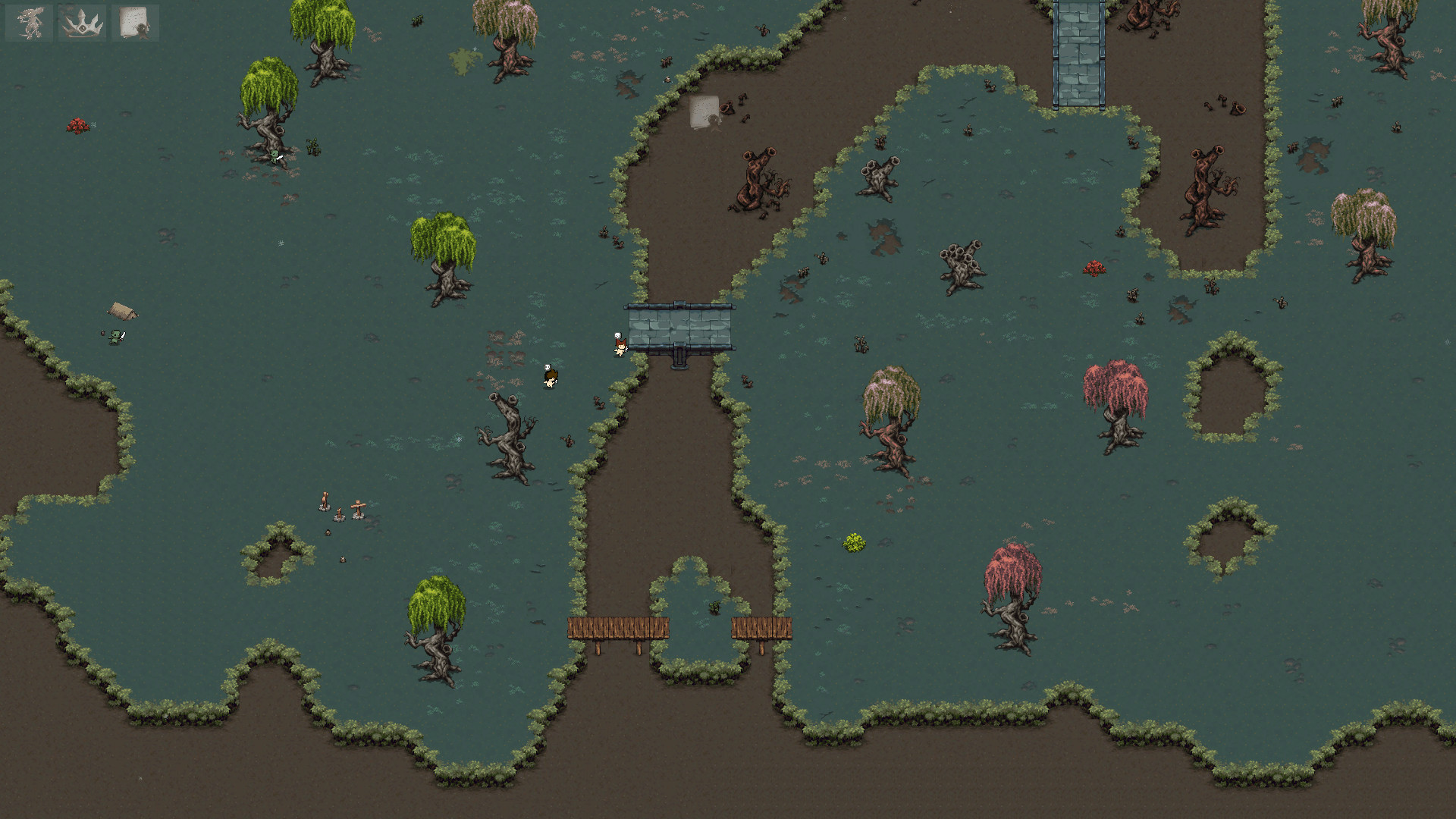Open the creature roster panel

pos(28,22)
